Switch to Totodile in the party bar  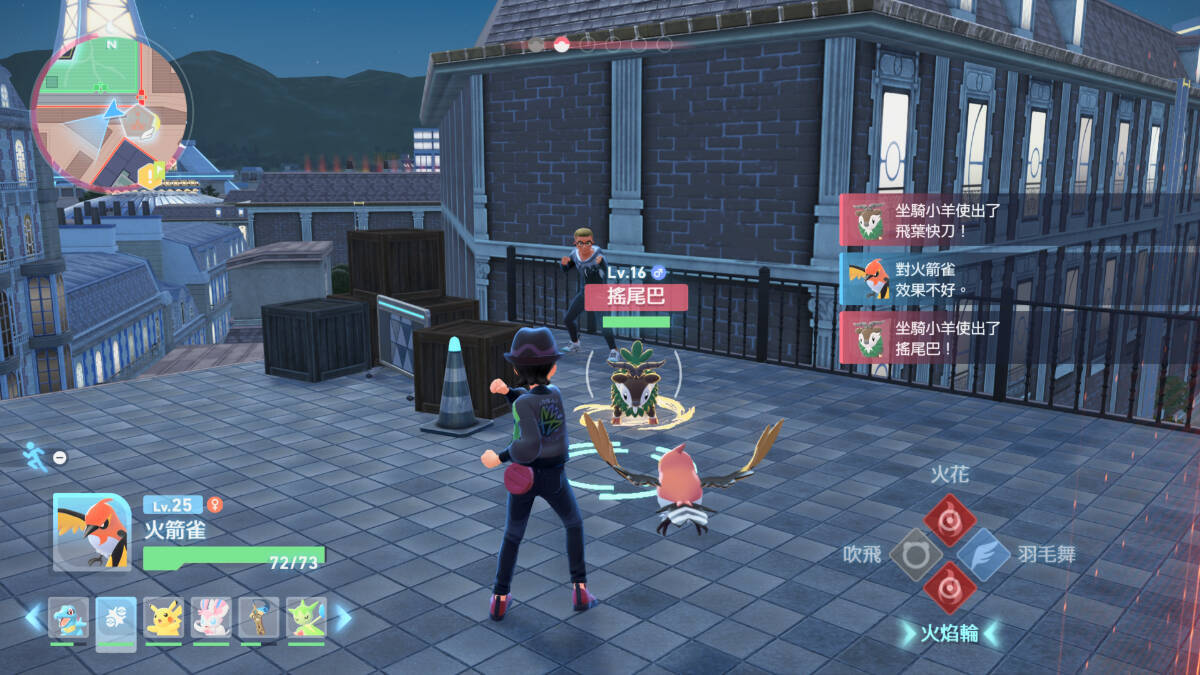68,619
